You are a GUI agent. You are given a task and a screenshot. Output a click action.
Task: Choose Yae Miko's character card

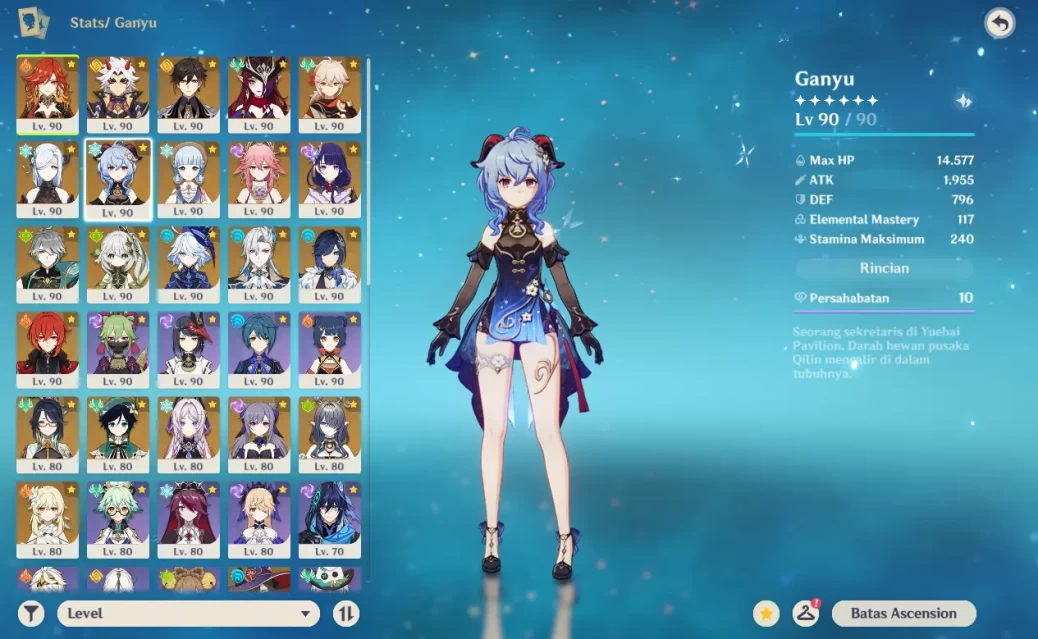(x=259, y=175)
